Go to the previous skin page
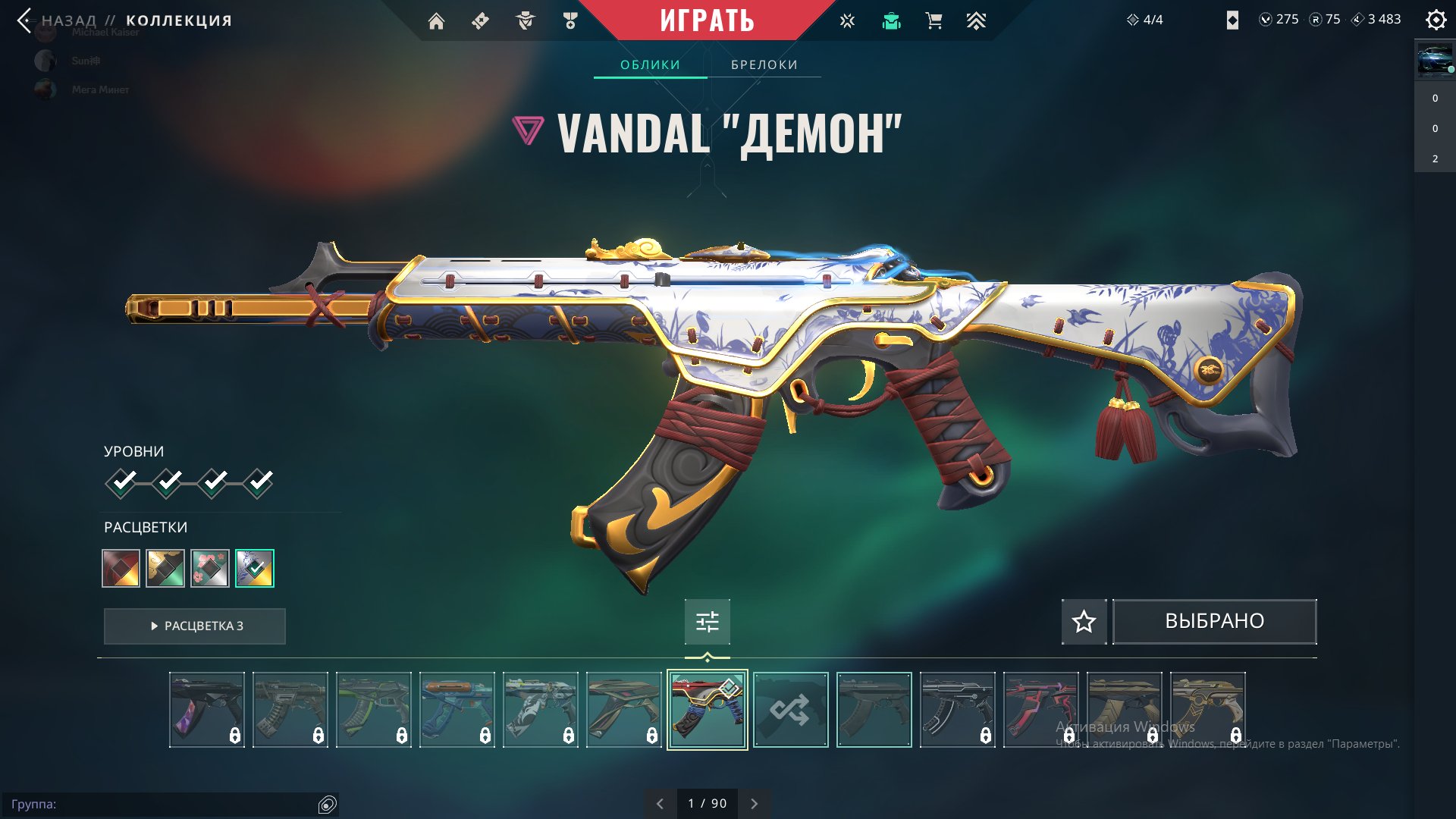Image resolution: width=1456 pixels, height=819 pixels. point(660,804)
